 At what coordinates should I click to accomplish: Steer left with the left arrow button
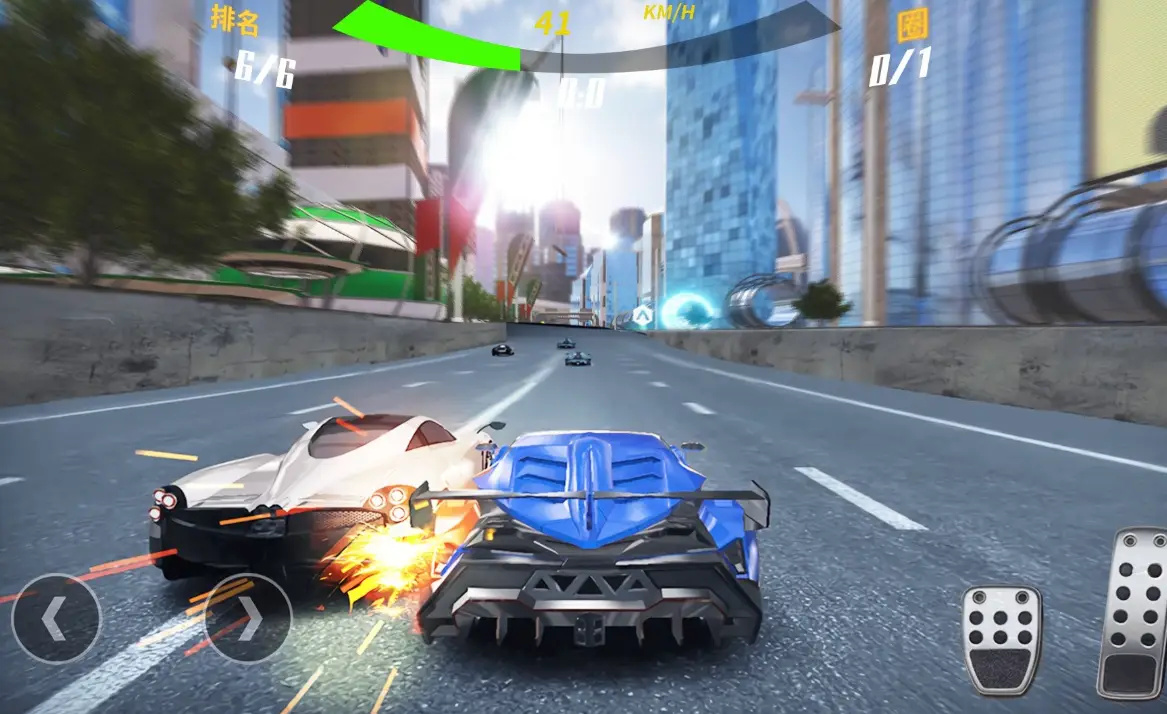56,618
